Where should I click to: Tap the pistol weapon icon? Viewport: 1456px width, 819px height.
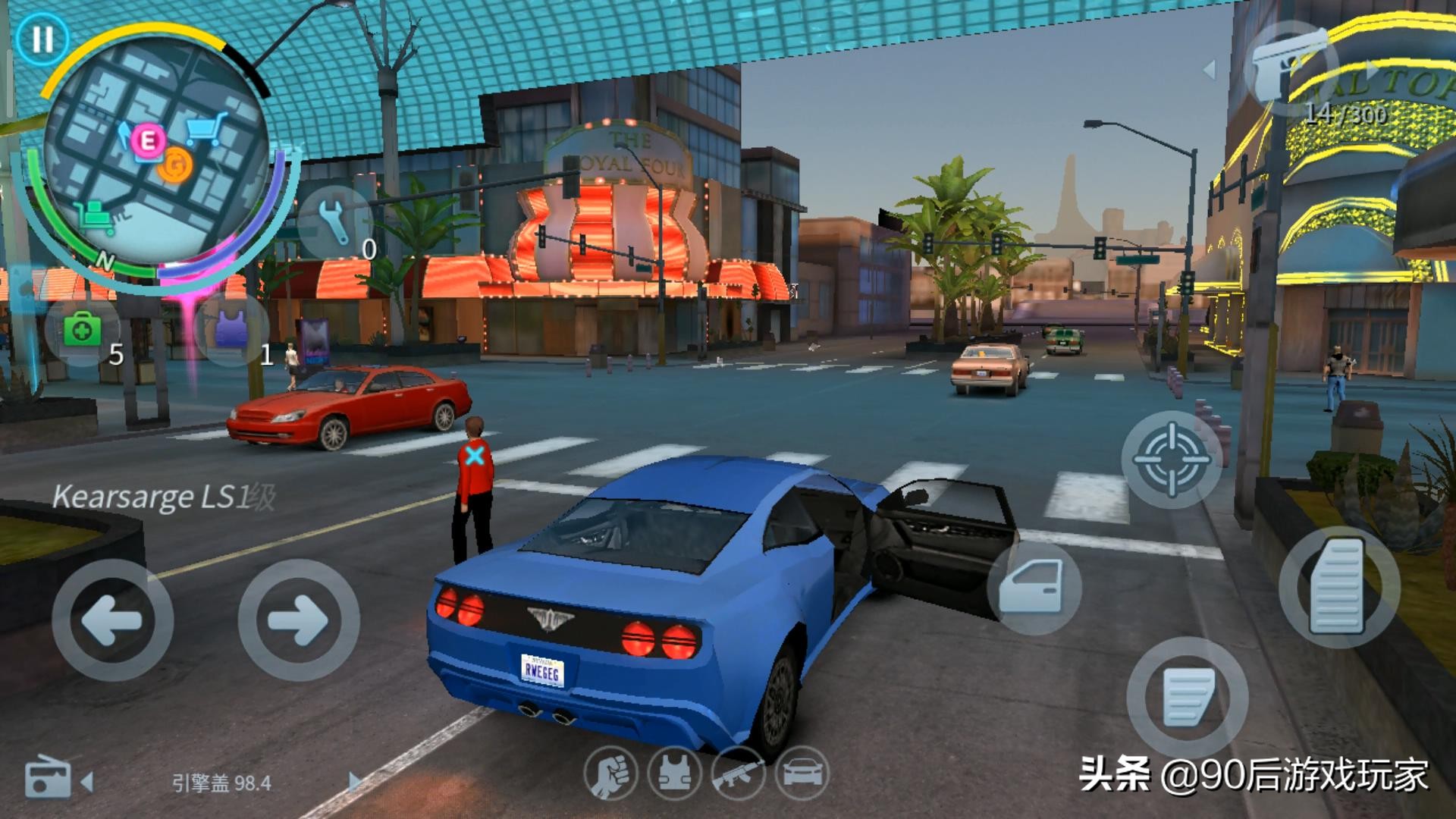1289,68
